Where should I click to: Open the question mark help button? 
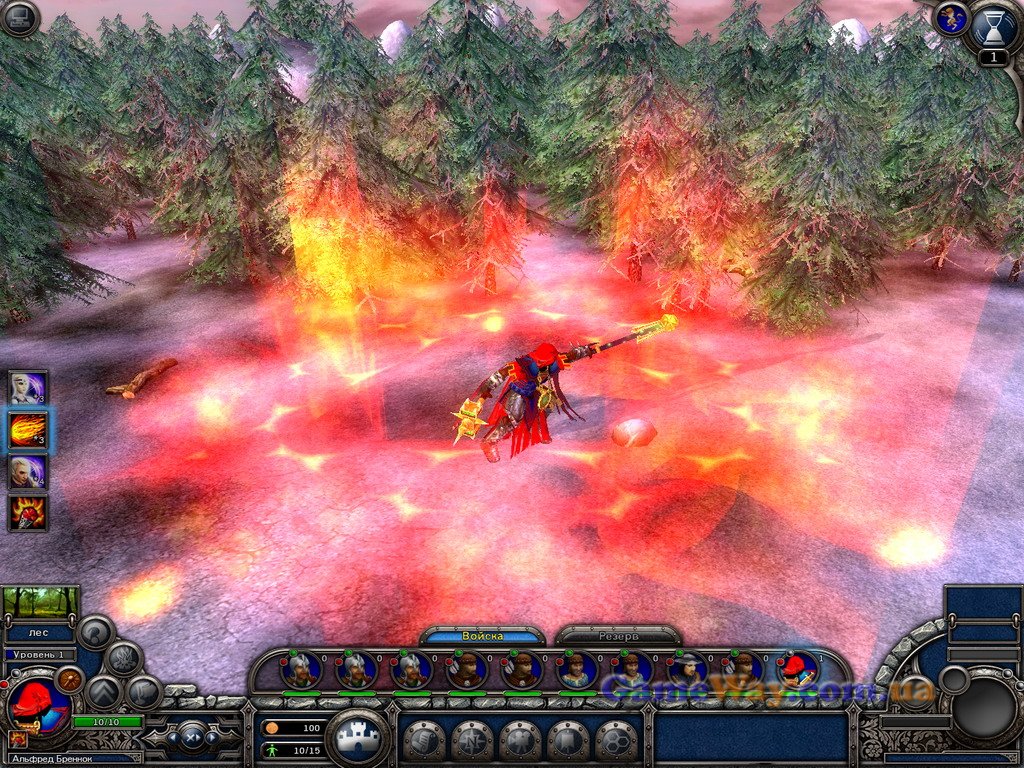coord(96,631)
